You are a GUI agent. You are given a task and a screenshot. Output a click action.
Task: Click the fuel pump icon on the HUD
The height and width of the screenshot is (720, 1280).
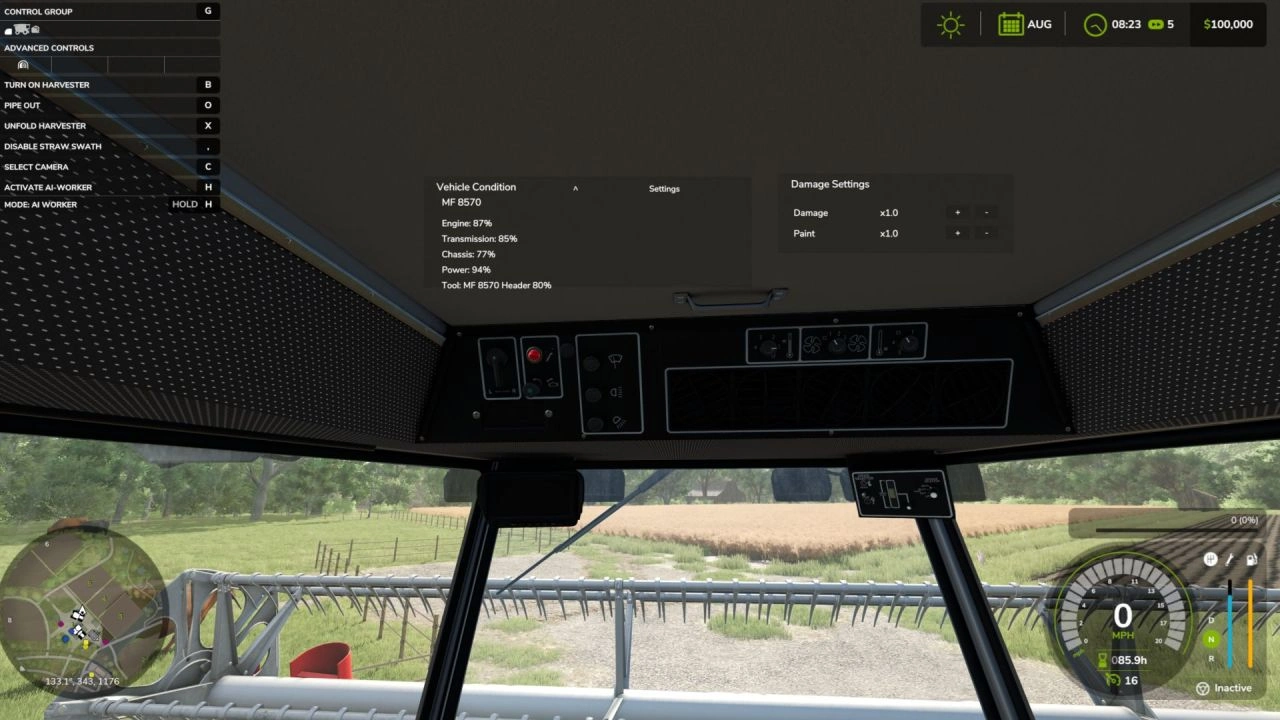(x=1251, y=559)
